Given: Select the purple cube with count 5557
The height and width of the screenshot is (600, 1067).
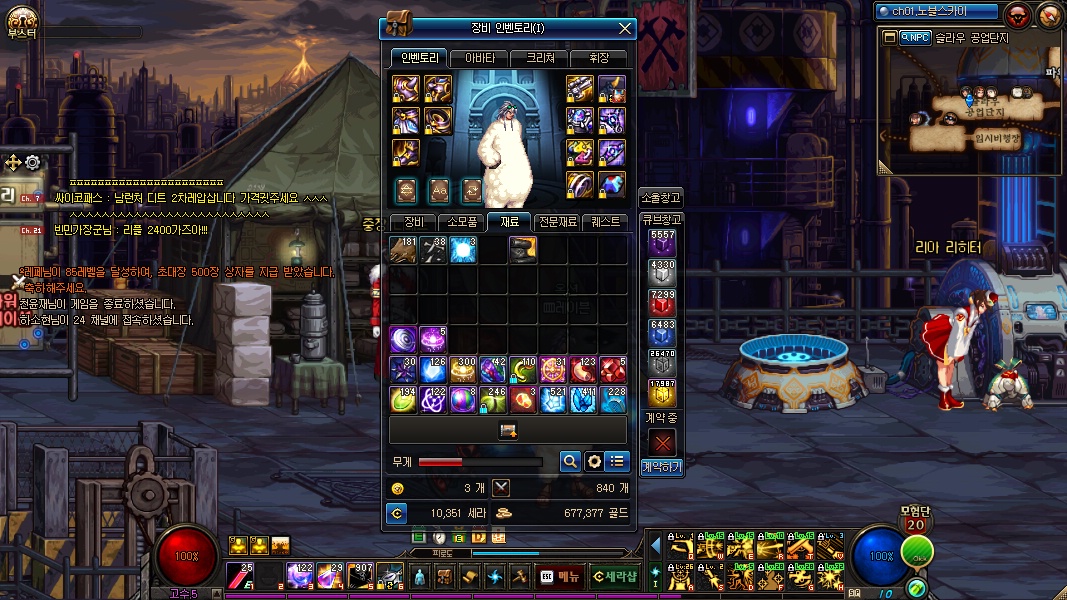Looking at the screenshot, I should 662,242.
